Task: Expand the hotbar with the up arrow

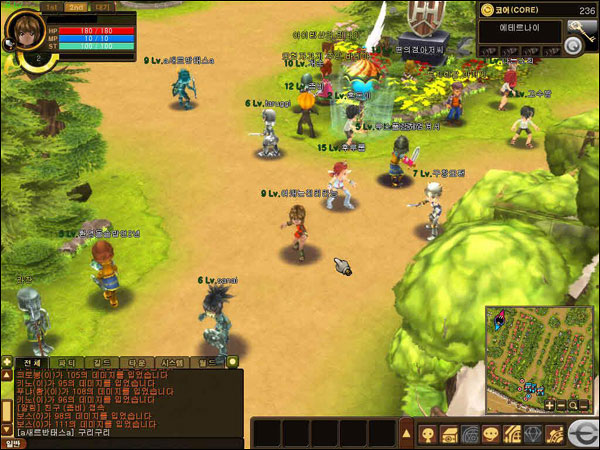Action: coord(406,433)
